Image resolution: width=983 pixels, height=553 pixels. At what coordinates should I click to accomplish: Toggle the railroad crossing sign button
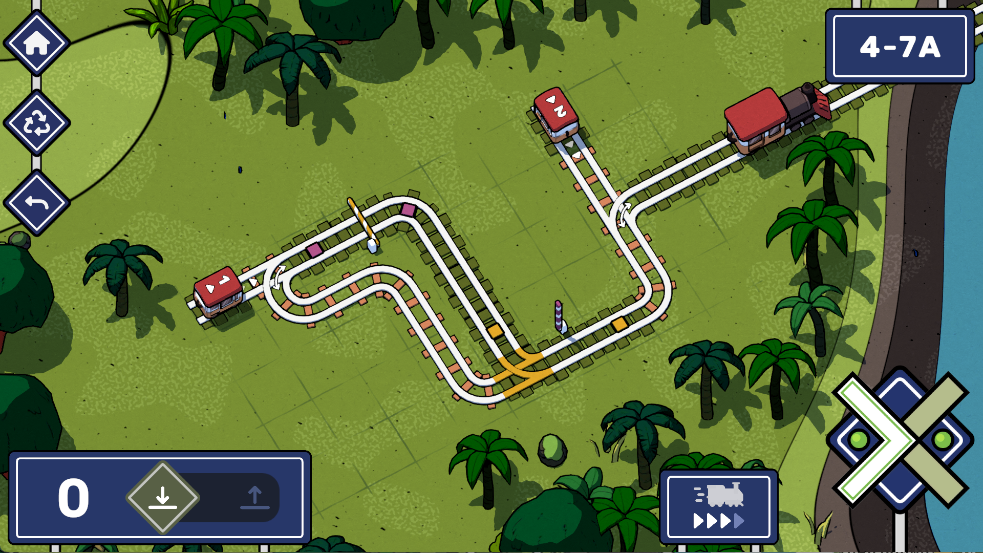pos(900,440)
